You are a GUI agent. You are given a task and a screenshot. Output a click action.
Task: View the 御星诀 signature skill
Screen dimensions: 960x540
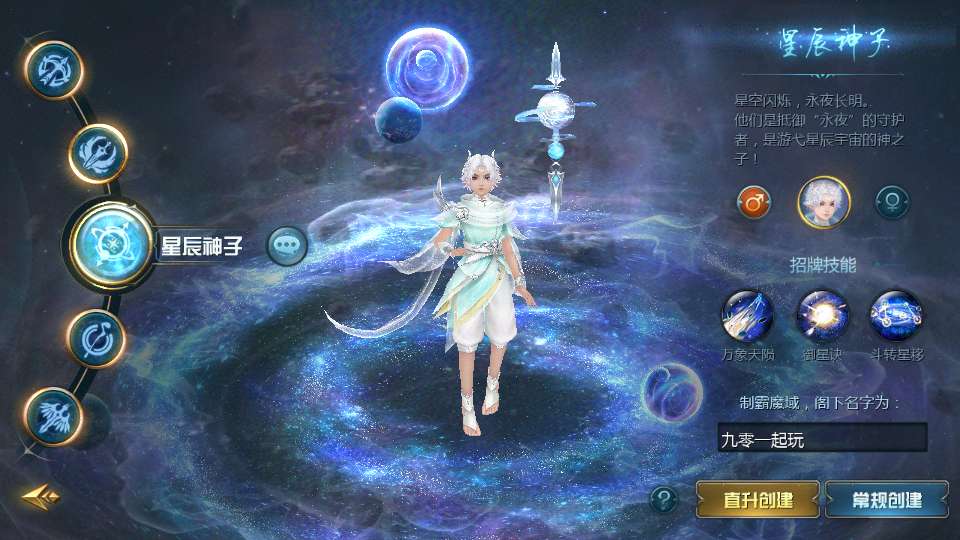822,315
